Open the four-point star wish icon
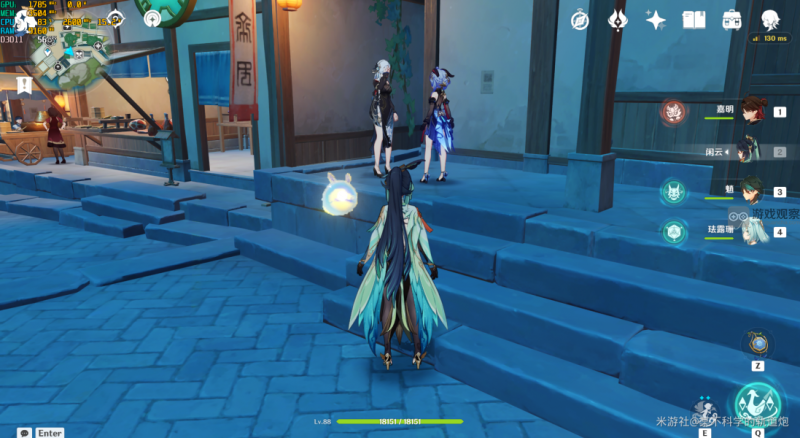This screenshot has width=800, height=438. [656, 20]
